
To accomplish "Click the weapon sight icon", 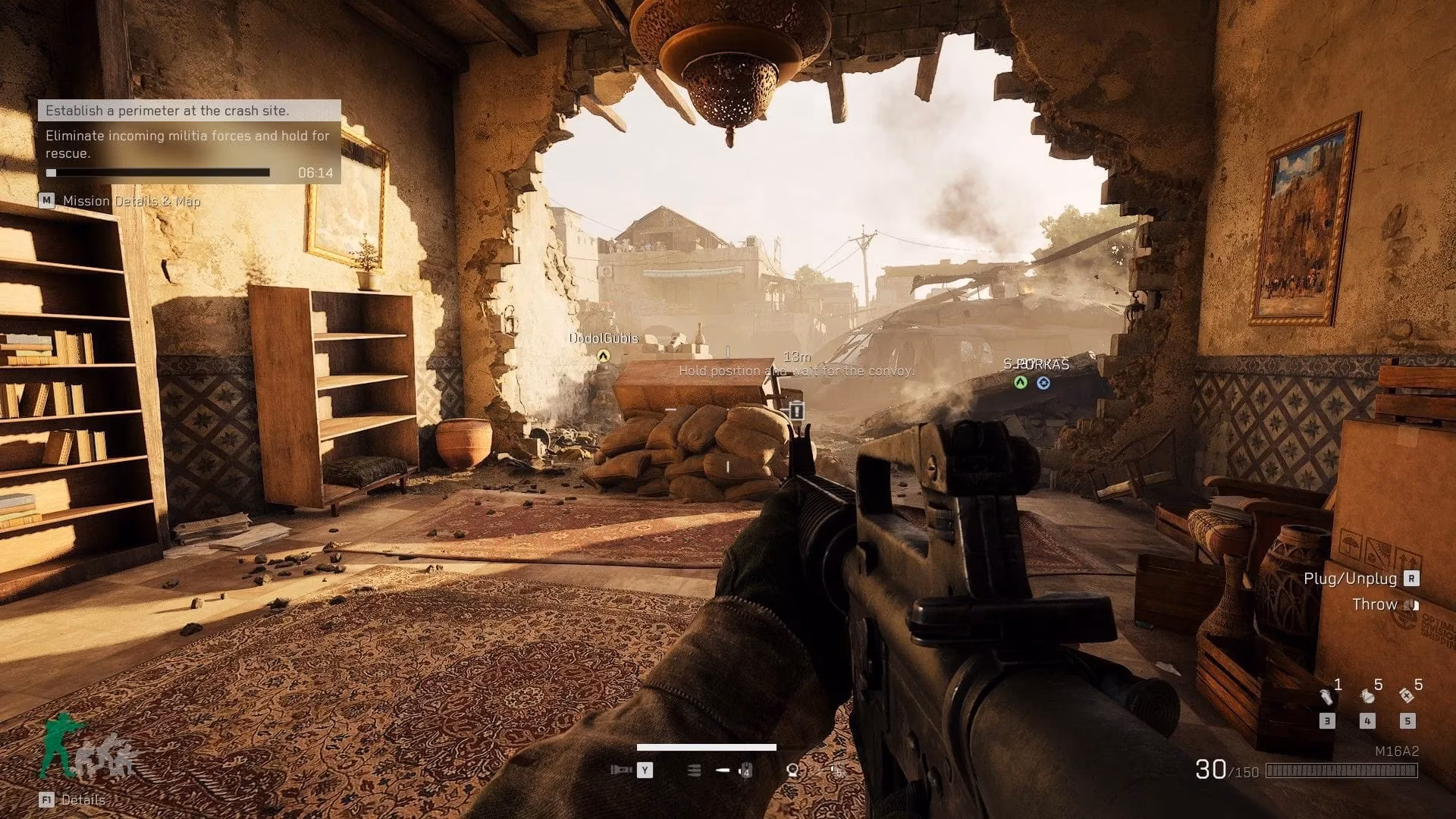I will pos(792,770).
